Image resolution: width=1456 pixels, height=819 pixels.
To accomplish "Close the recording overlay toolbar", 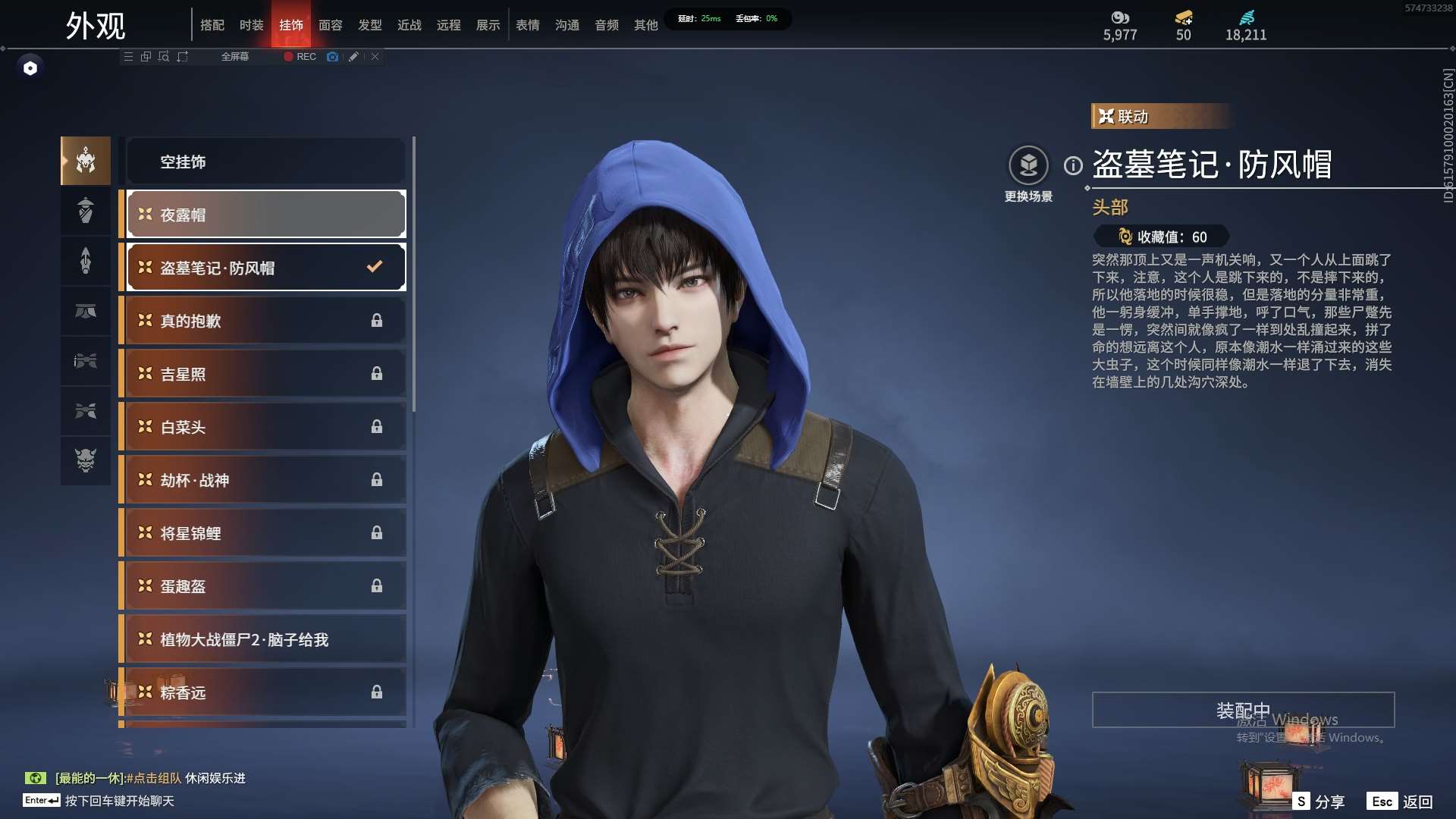I will coord(375,57).
